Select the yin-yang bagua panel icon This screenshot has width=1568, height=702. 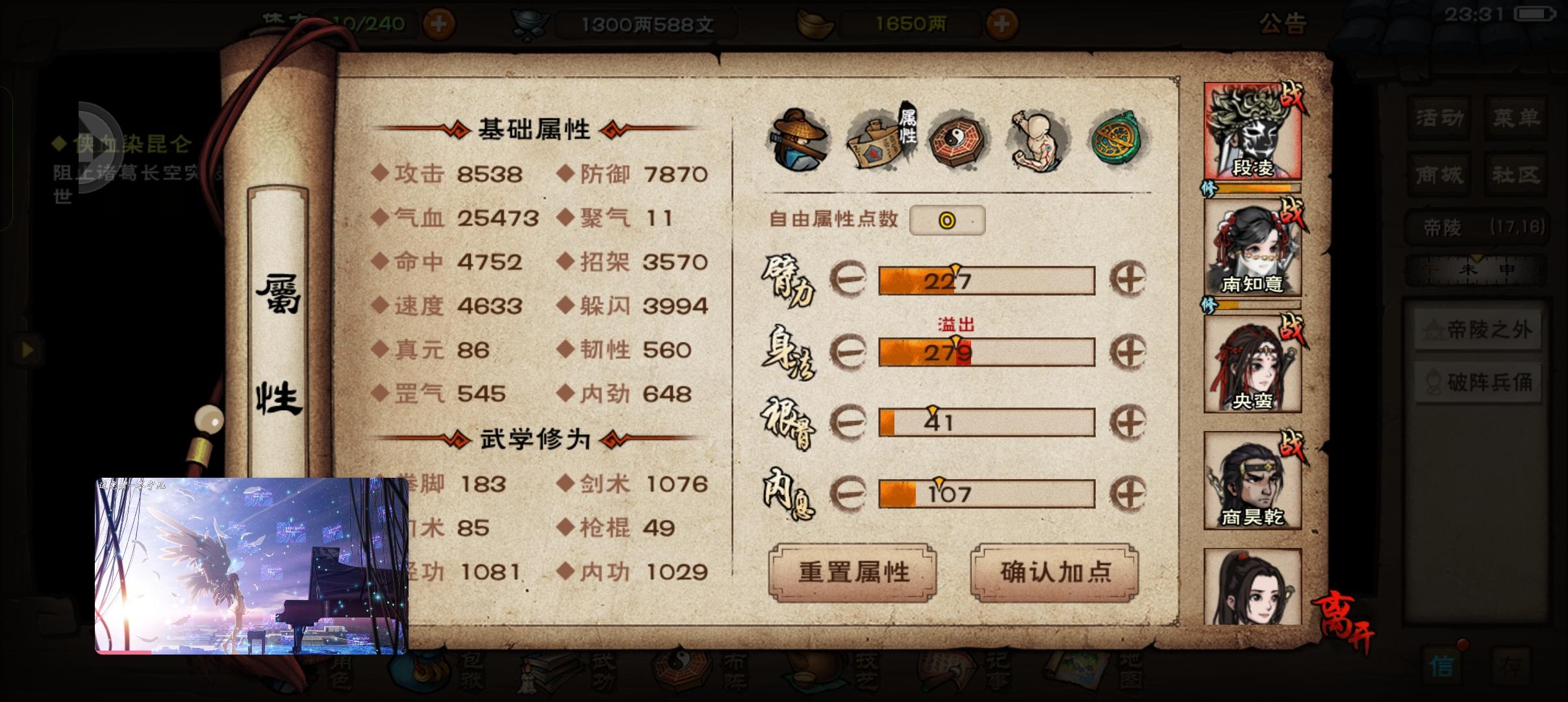click(955, 140)
